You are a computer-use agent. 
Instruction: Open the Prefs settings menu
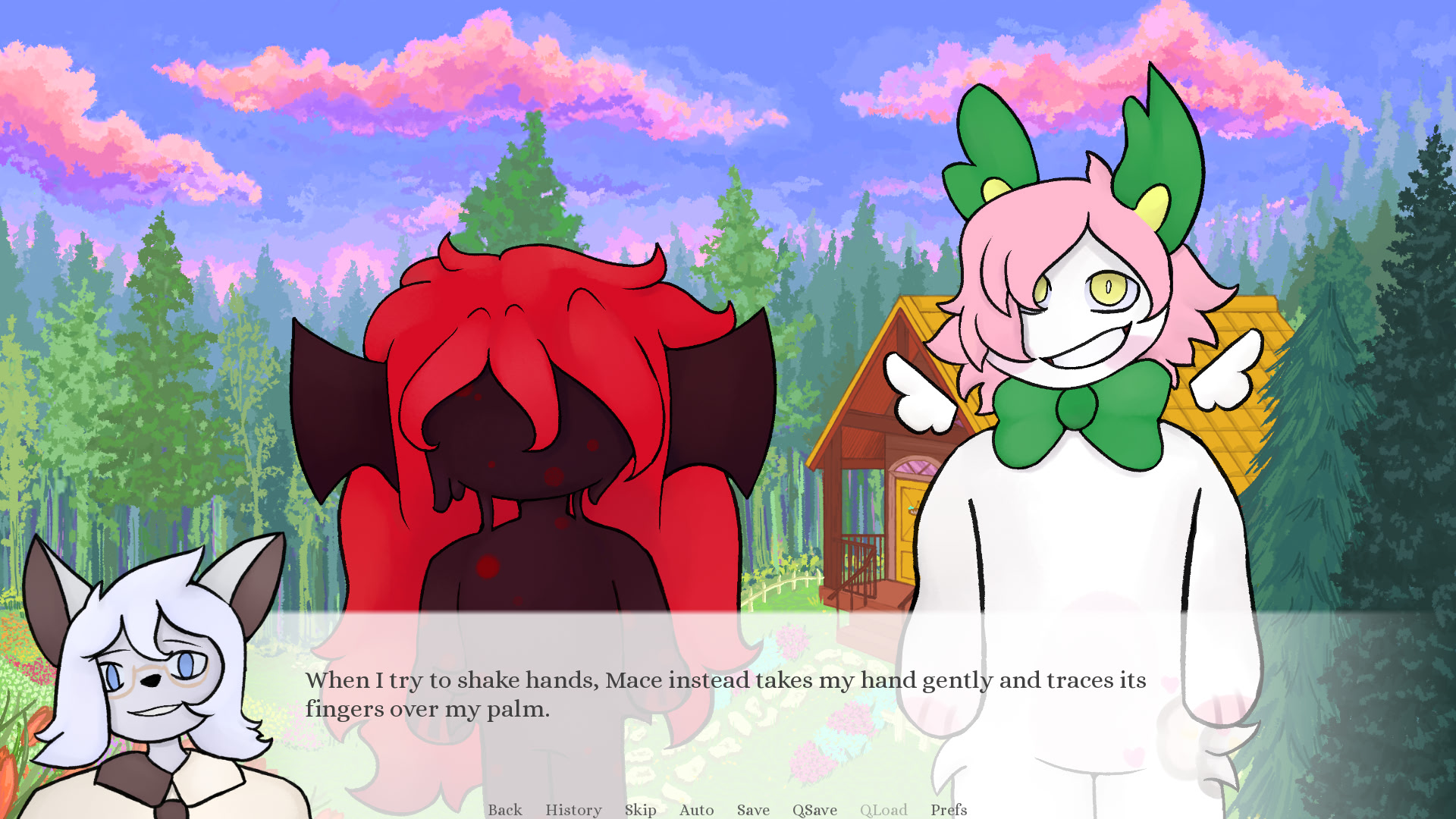(x=949, y=810)
